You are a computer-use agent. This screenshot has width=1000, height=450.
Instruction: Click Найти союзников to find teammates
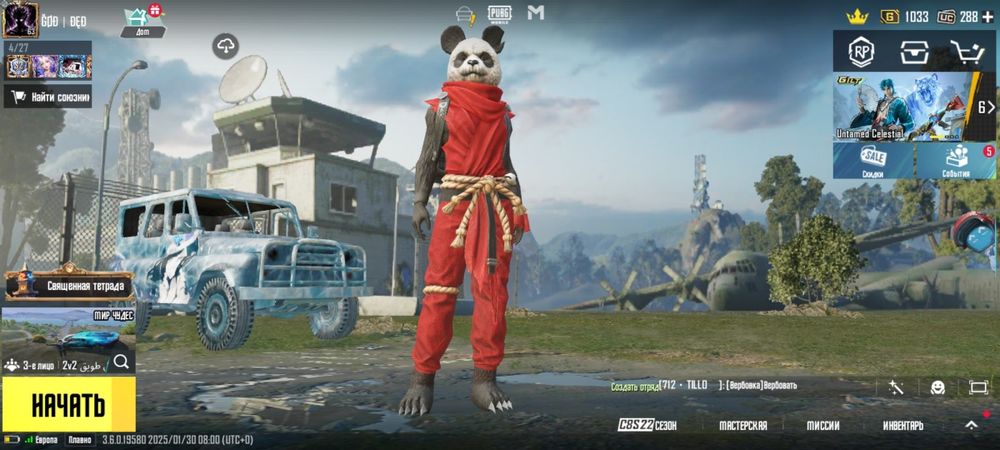[x=48, y=97]
